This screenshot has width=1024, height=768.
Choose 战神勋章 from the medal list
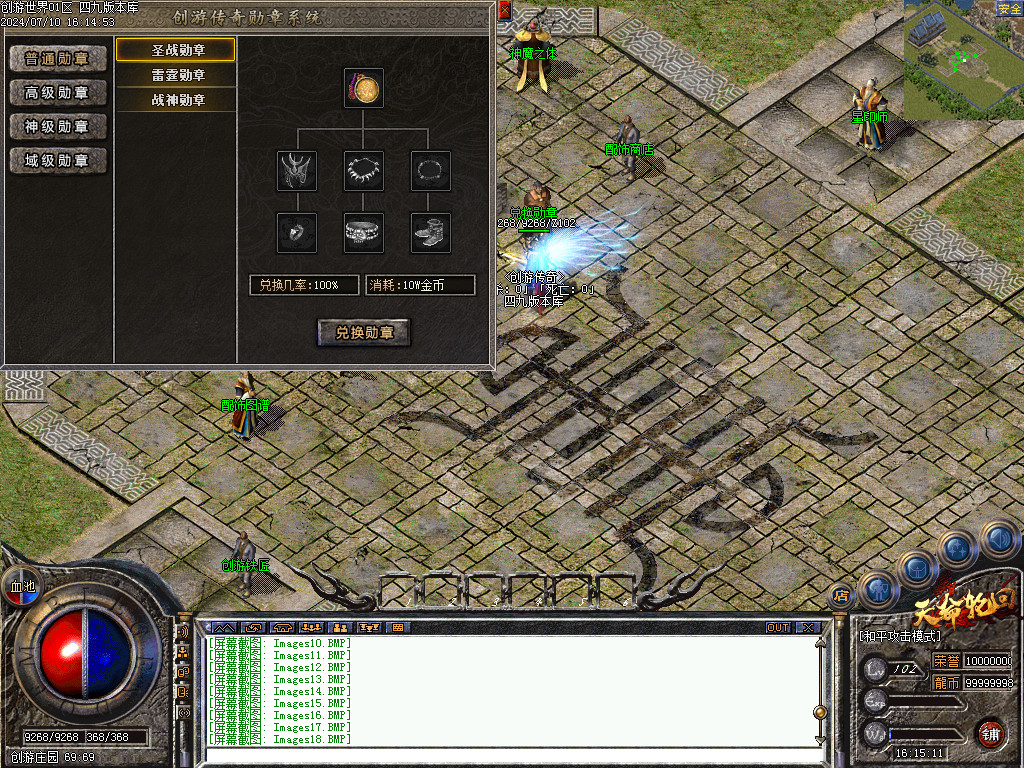176,100
